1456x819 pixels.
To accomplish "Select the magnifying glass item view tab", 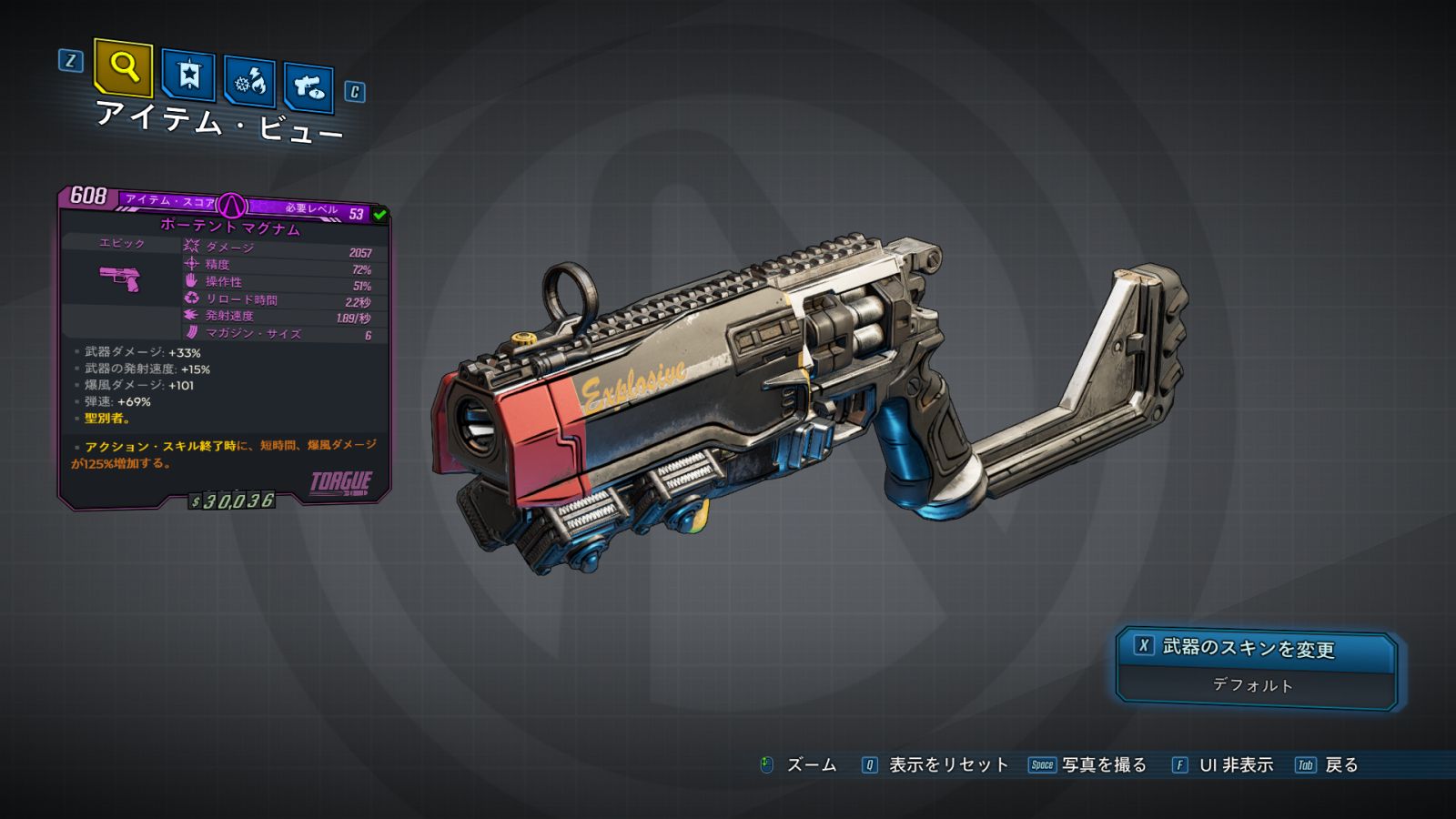I will click(x=123, y=67).
